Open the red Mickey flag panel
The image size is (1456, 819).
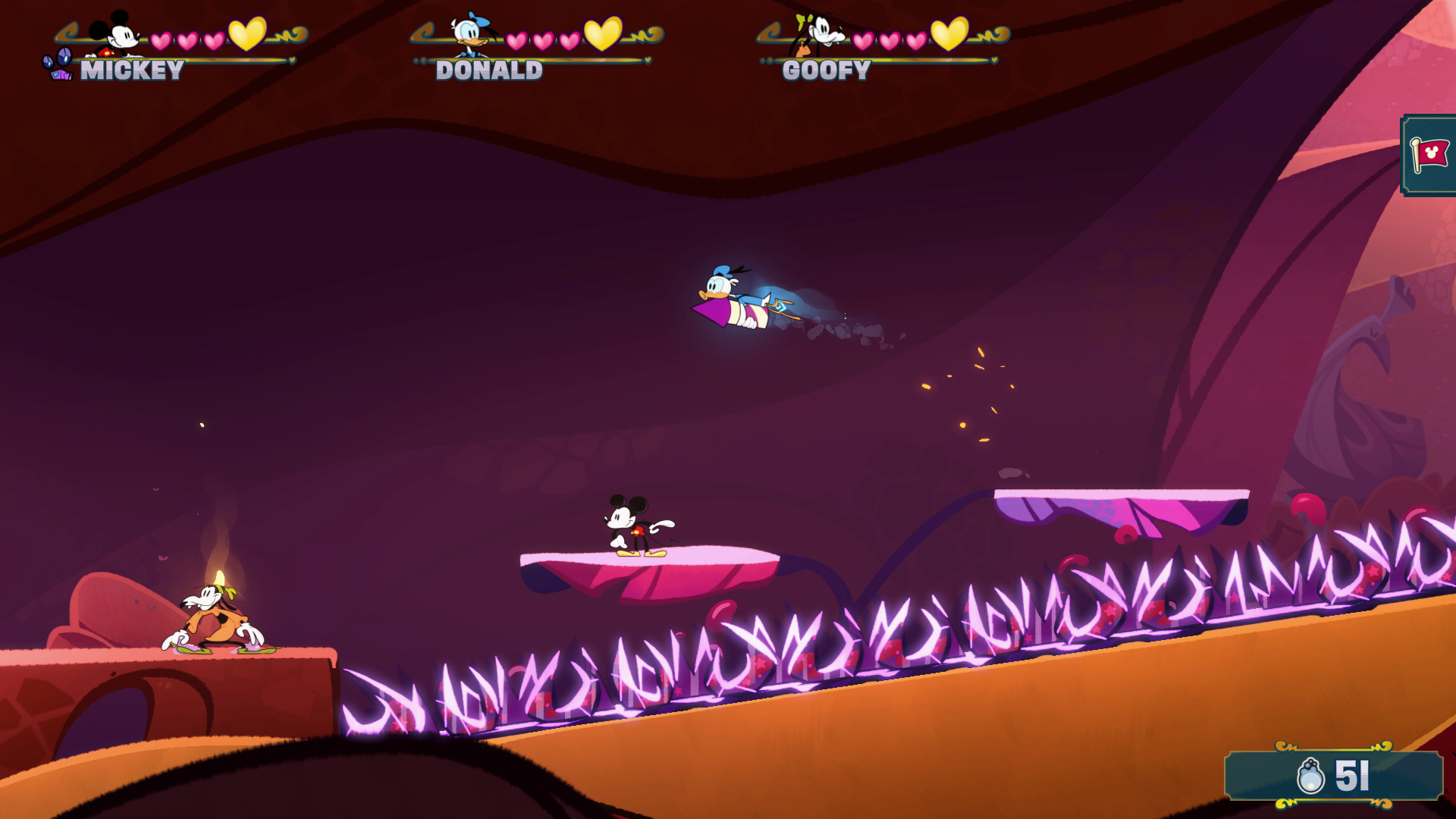point(1429,155)
